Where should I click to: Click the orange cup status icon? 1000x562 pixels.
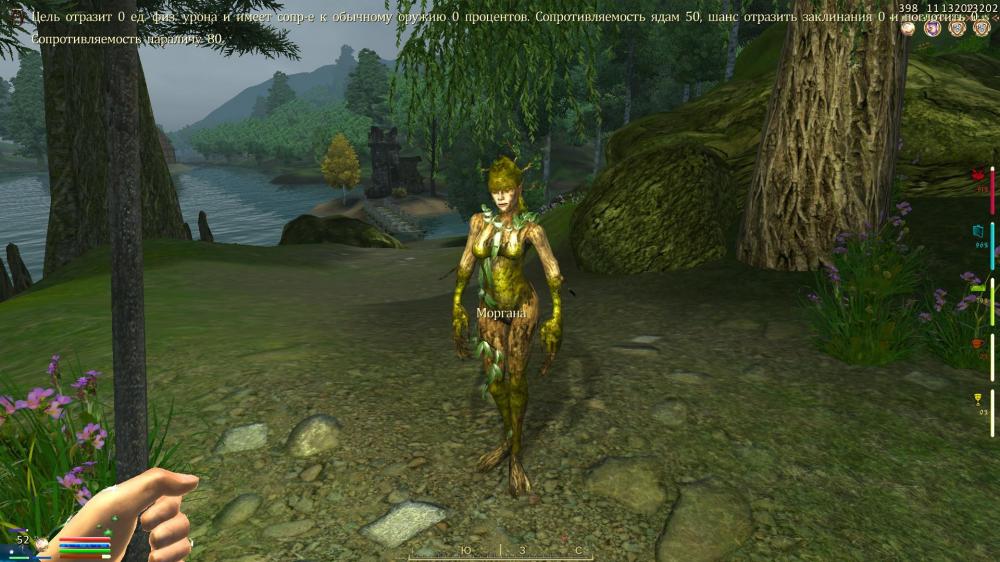[x=978, y=343]
